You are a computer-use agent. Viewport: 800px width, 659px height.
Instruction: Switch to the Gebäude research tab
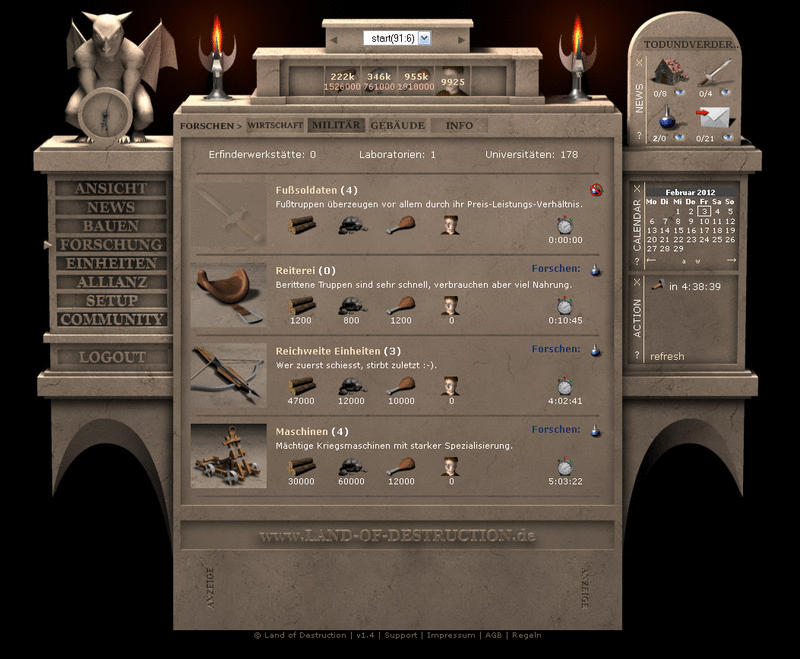pyautogui.click(x=397, y=125)
